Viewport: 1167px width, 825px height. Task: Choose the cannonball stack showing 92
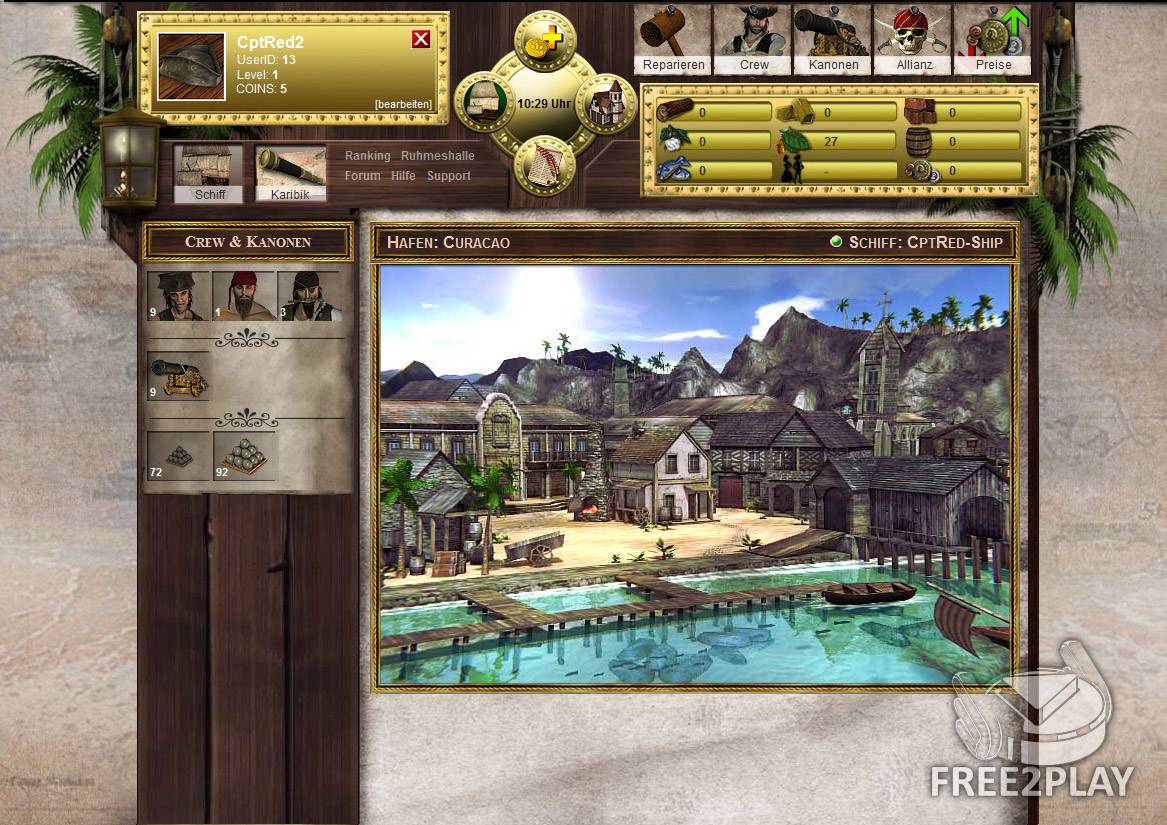pos(244,456)
